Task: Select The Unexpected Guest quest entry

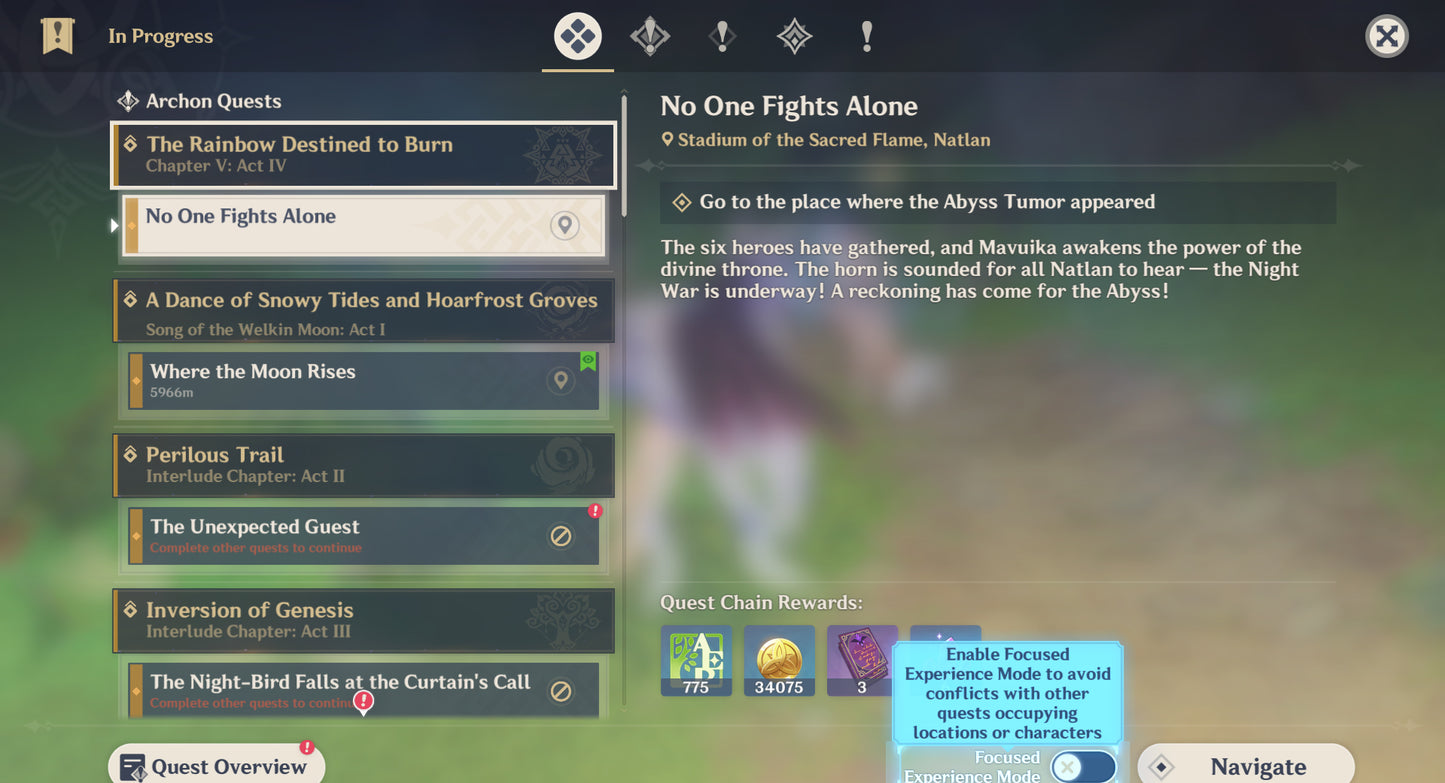Action: coord(363,536)
